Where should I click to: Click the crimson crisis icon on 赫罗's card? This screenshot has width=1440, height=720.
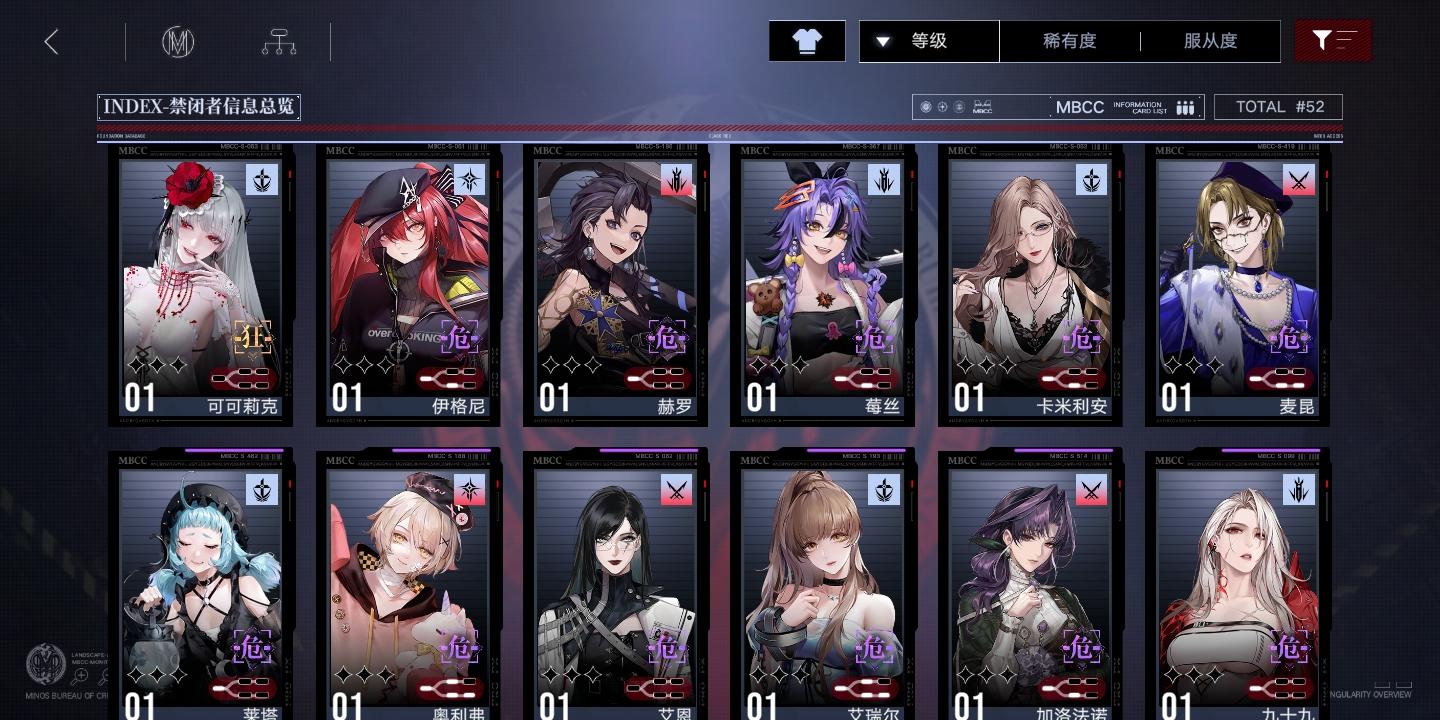point(667,337)
